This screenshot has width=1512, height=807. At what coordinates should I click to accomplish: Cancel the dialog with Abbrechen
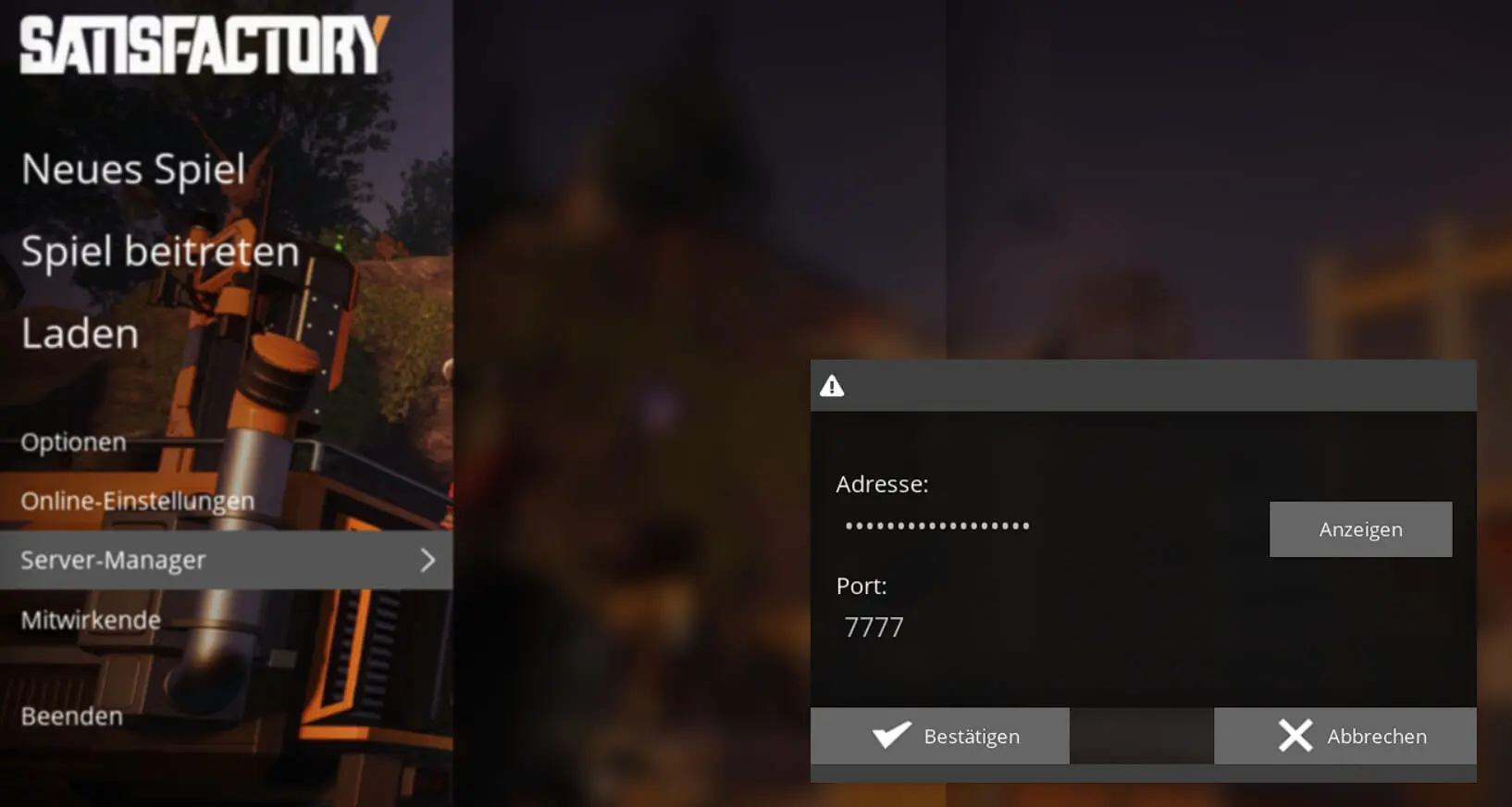click(x=1377, y=736)
